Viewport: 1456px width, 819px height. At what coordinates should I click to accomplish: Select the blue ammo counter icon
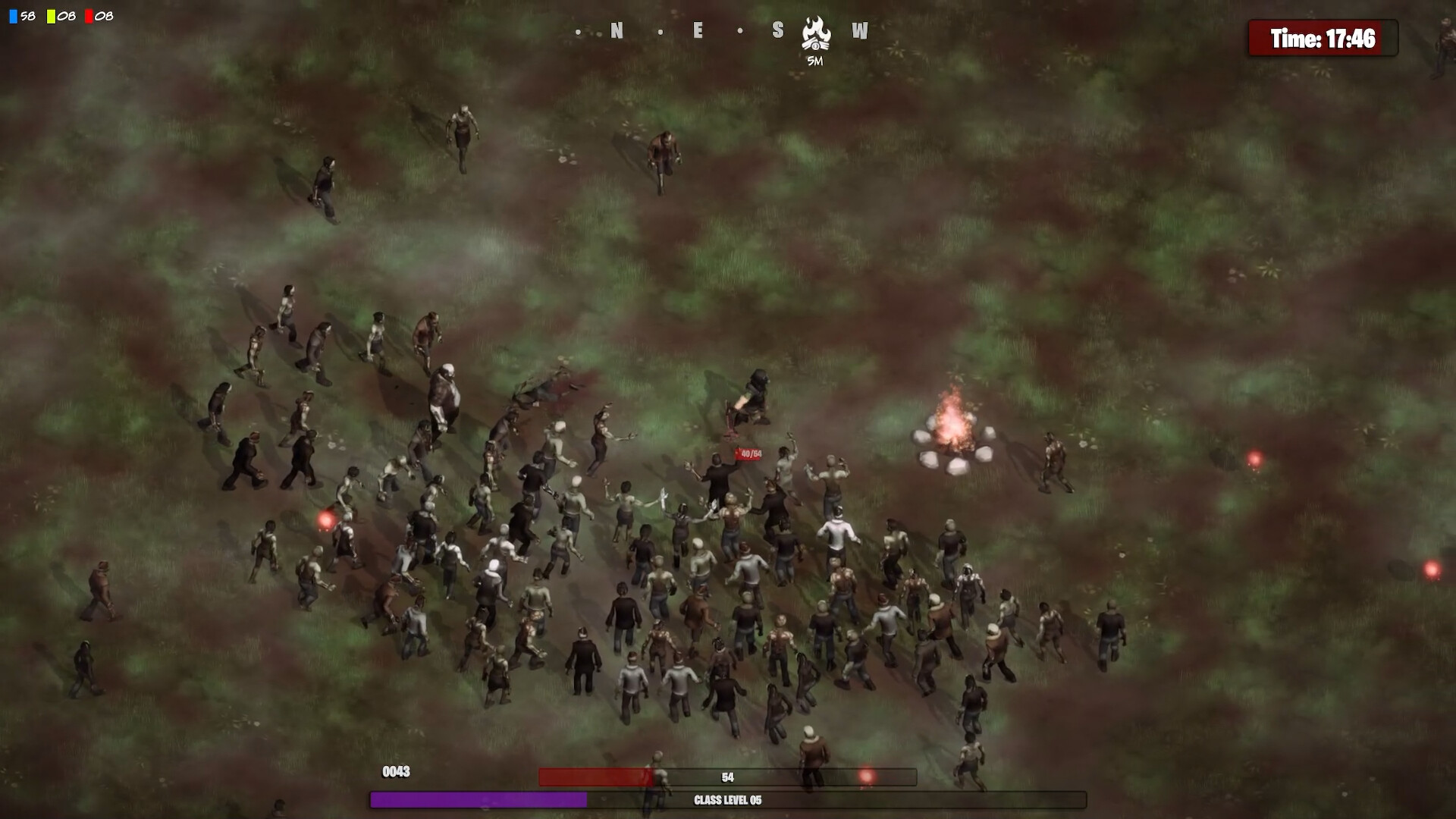tap(13, 14)
